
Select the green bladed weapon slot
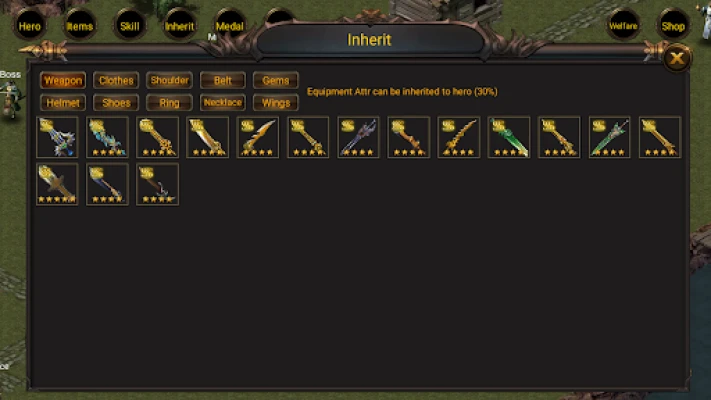(x=509, y=137)
